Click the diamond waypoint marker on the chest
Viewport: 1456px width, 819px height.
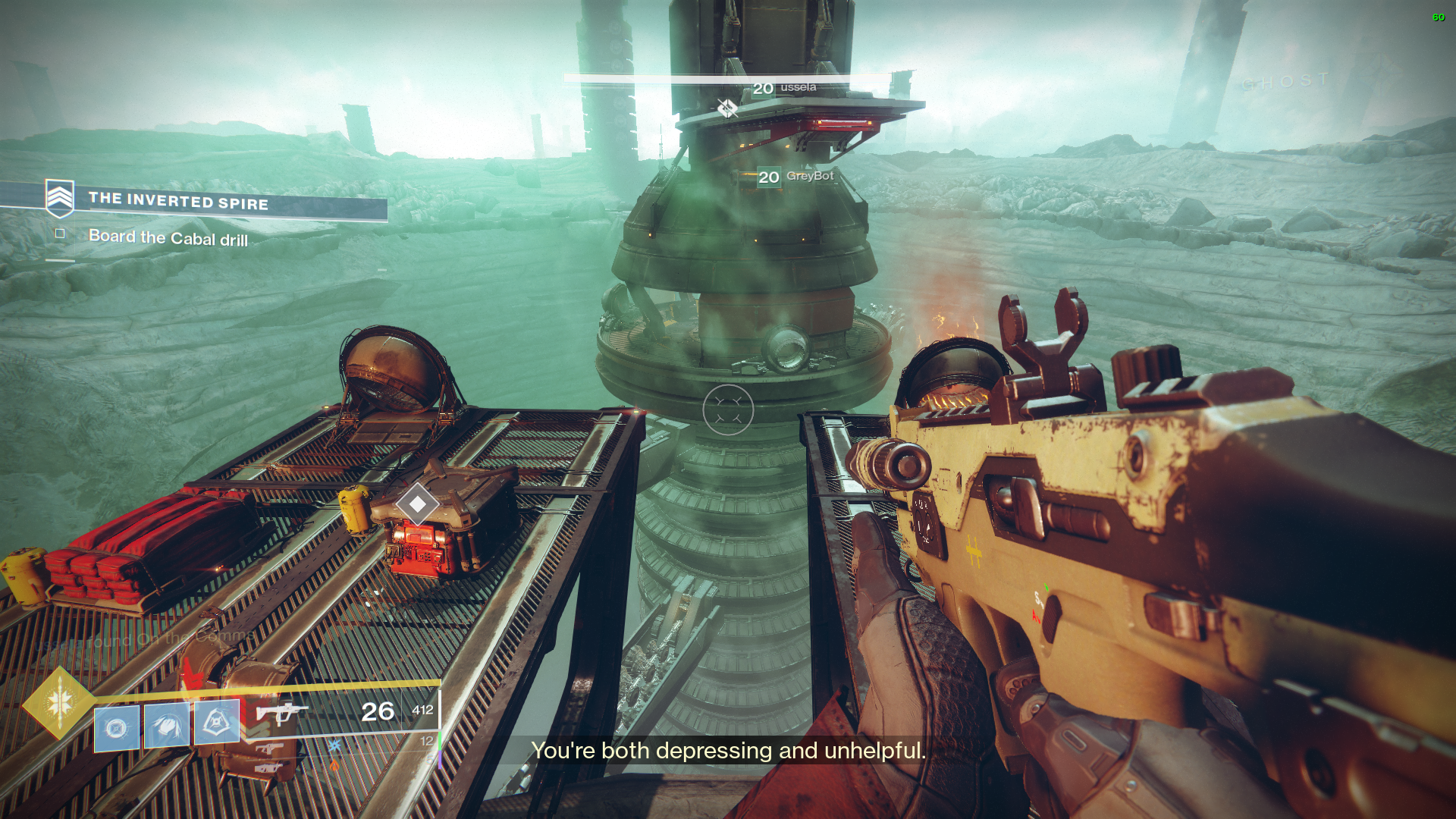point(417,504)
